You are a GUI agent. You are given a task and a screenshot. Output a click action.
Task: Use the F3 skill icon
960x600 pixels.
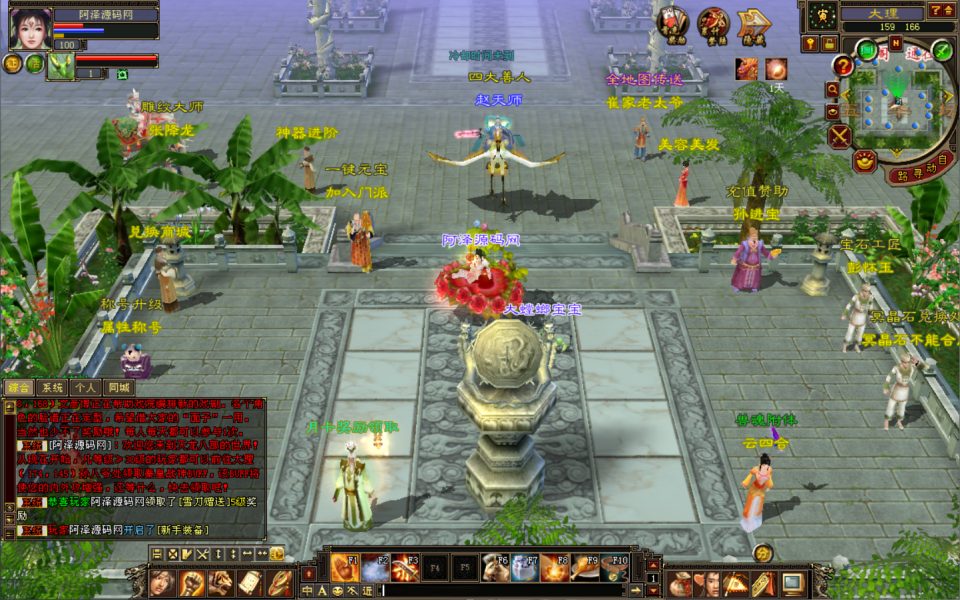[405, 567]
